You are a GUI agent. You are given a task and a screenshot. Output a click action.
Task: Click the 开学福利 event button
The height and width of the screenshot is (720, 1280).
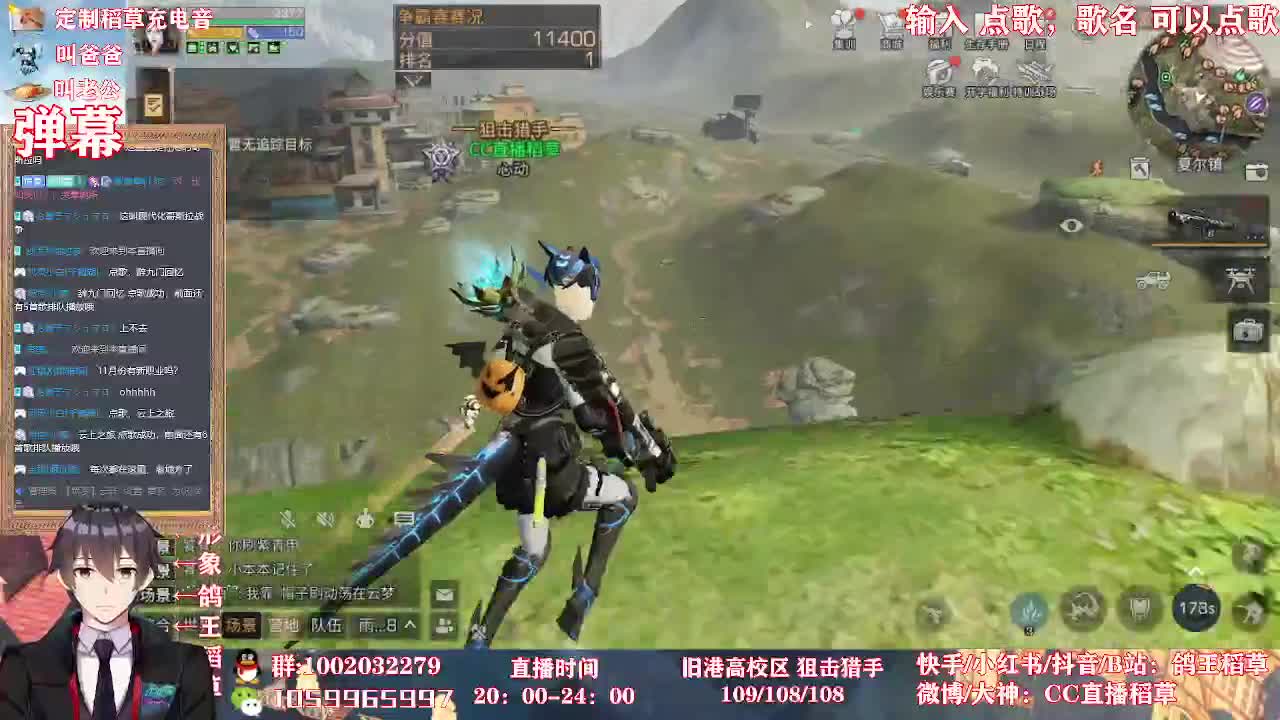click(x=985, y=72)
